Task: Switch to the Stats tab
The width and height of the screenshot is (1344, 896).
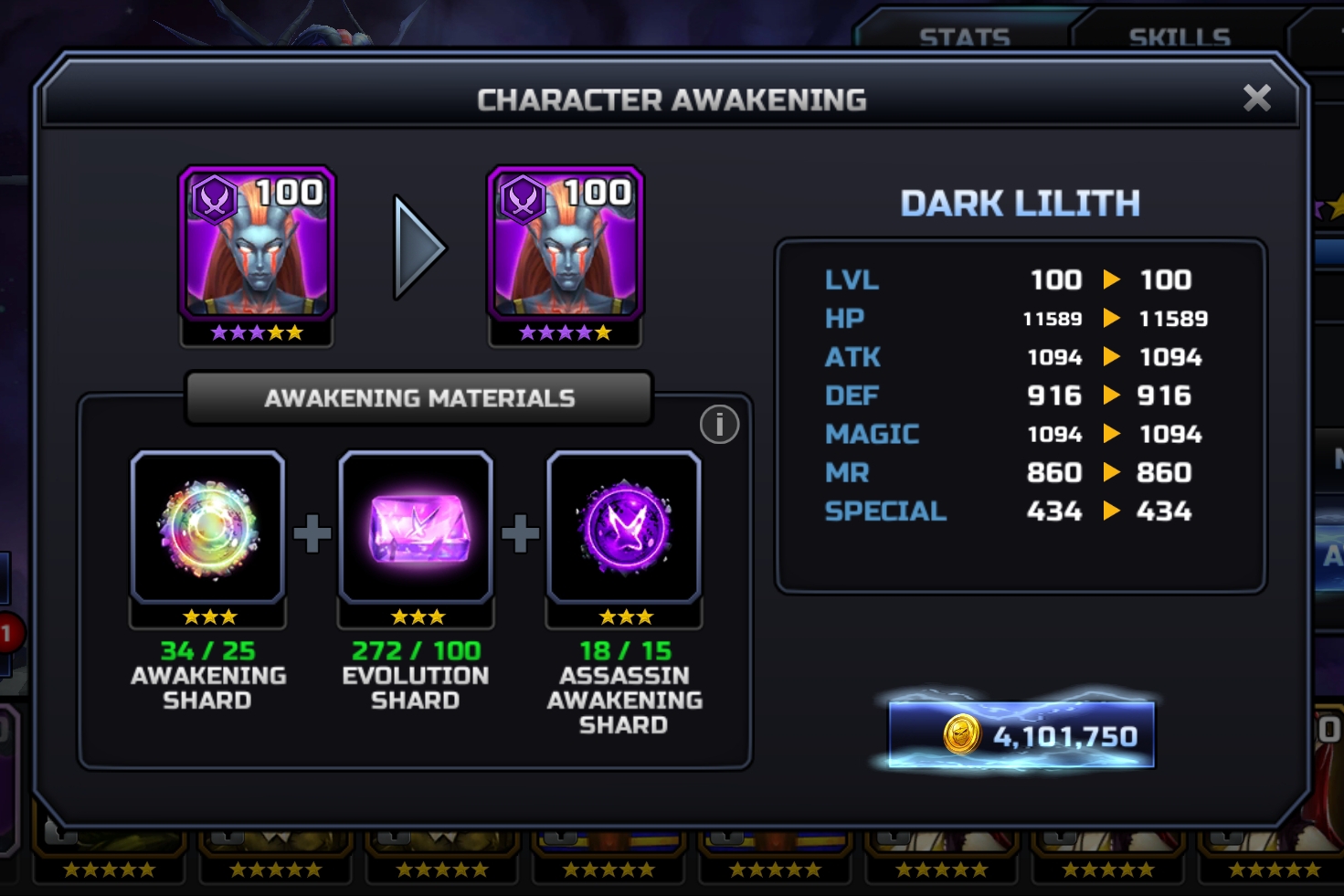Action: click(x=964, y=37)
